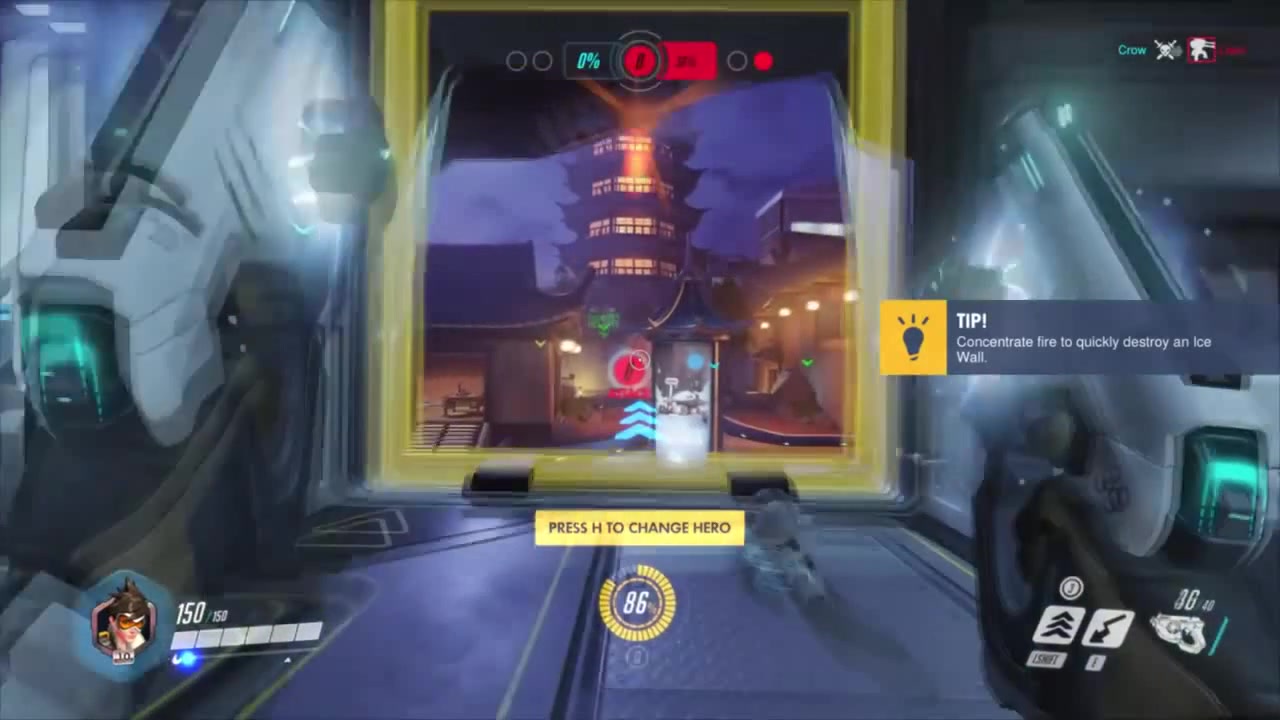The image size is (1280, 720).
Task: Toggle the first objective point circle
Action: tap(518, 61)
